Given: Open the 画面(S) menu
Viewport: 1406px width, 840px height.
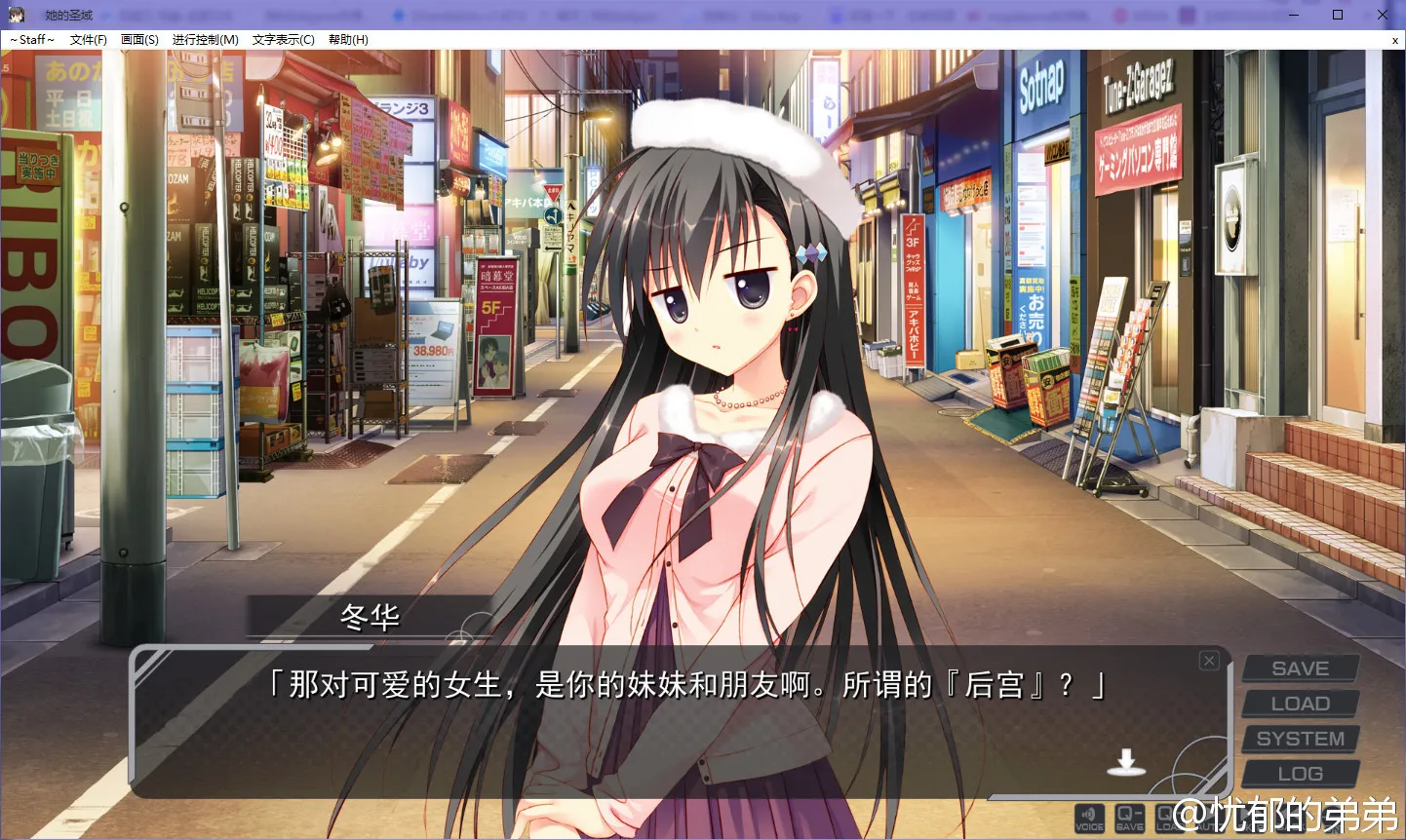Looking at the screenshot, I should pyautogui.click(x=139, y=40).
